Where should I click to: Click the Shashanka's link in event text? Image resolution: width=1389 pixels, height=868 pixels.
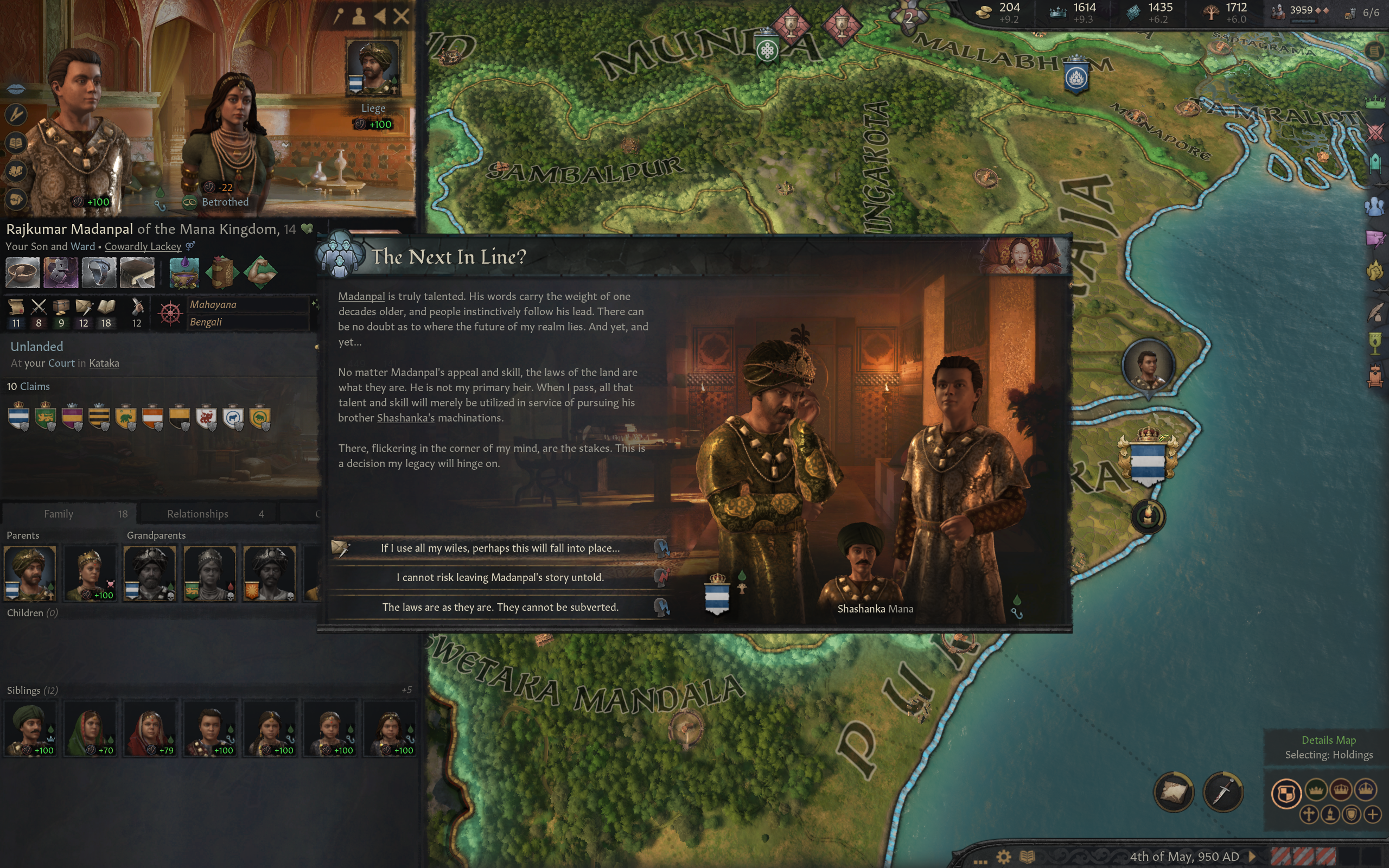[405, 418]
